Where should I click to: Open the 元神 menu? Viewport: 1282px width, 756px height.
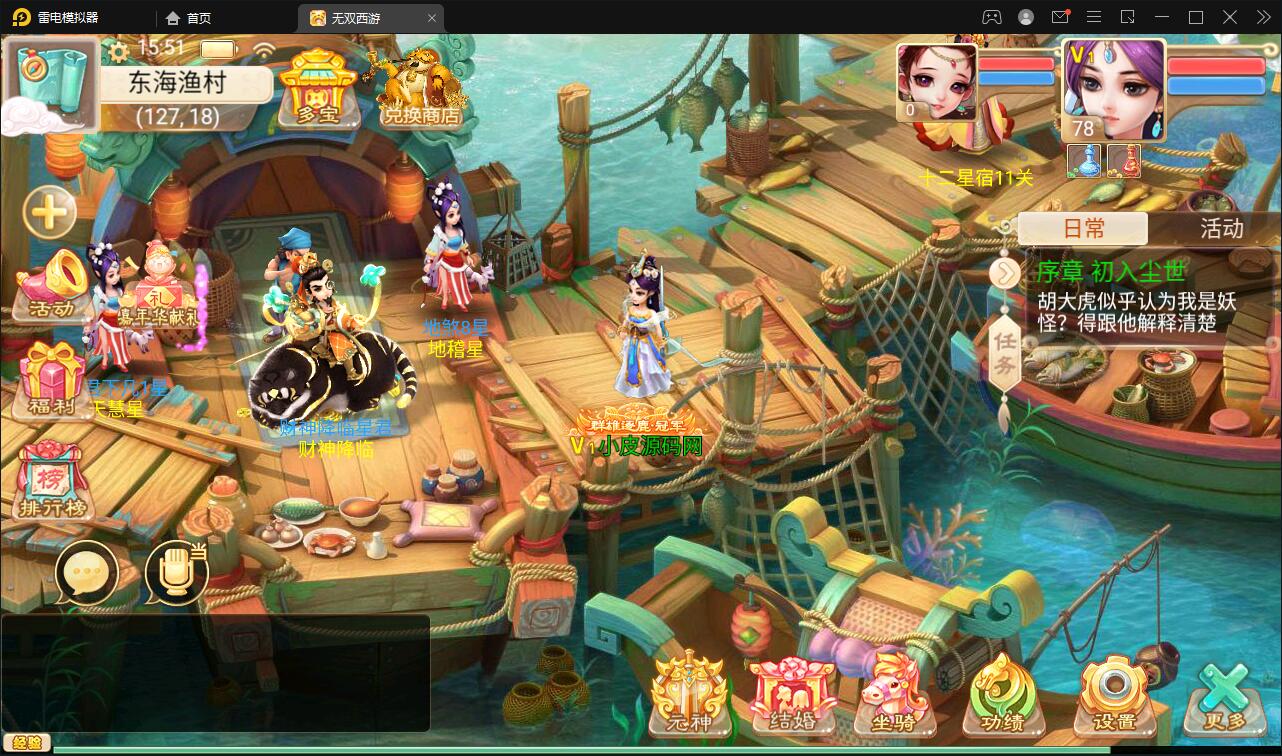pyautogui.click(x=687, y=696)
